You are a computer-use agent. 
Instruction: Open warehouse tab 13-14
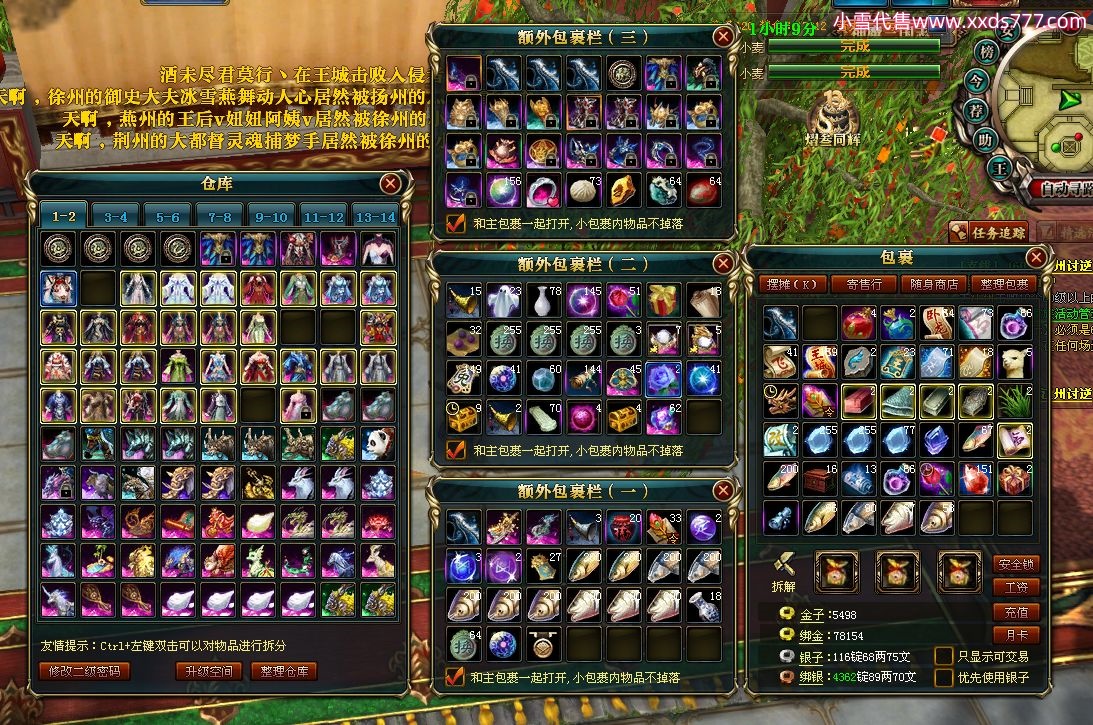pyautogui.click(x=375, y=216)
